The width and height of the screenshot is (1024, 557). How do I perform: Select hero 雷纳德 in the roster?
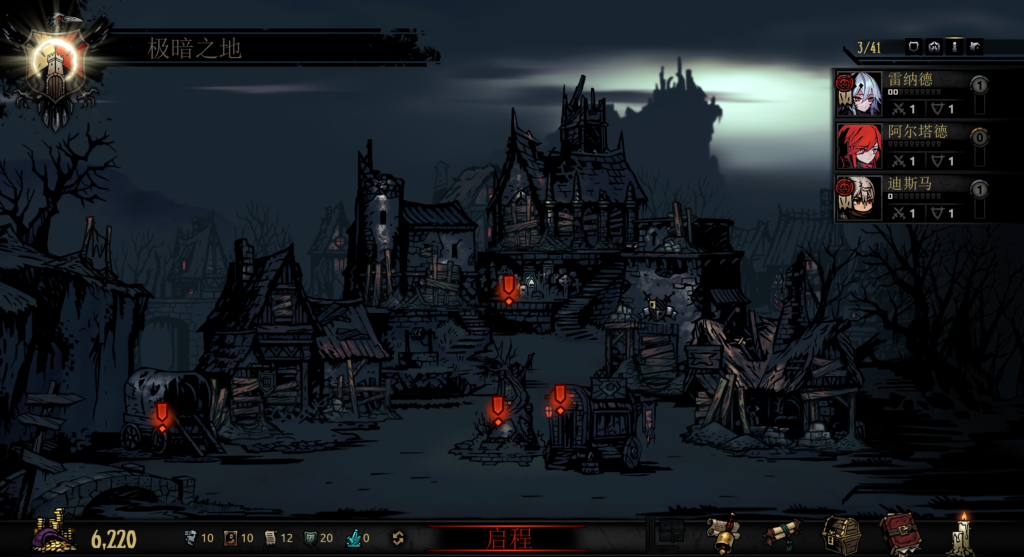coord(903,93)
